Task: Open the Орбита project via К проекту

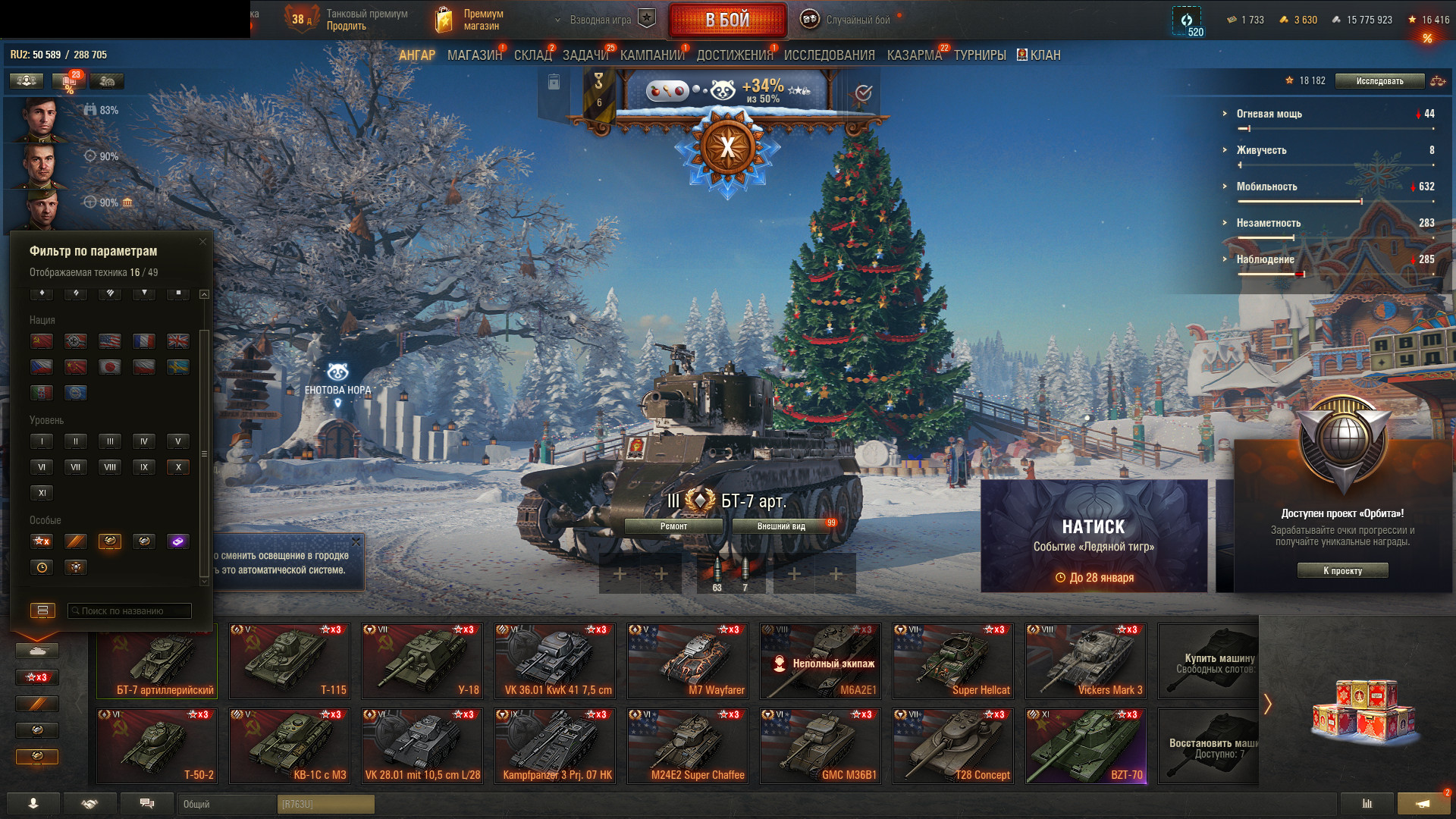Action: pyautogui.click(x=1342, y=571)
